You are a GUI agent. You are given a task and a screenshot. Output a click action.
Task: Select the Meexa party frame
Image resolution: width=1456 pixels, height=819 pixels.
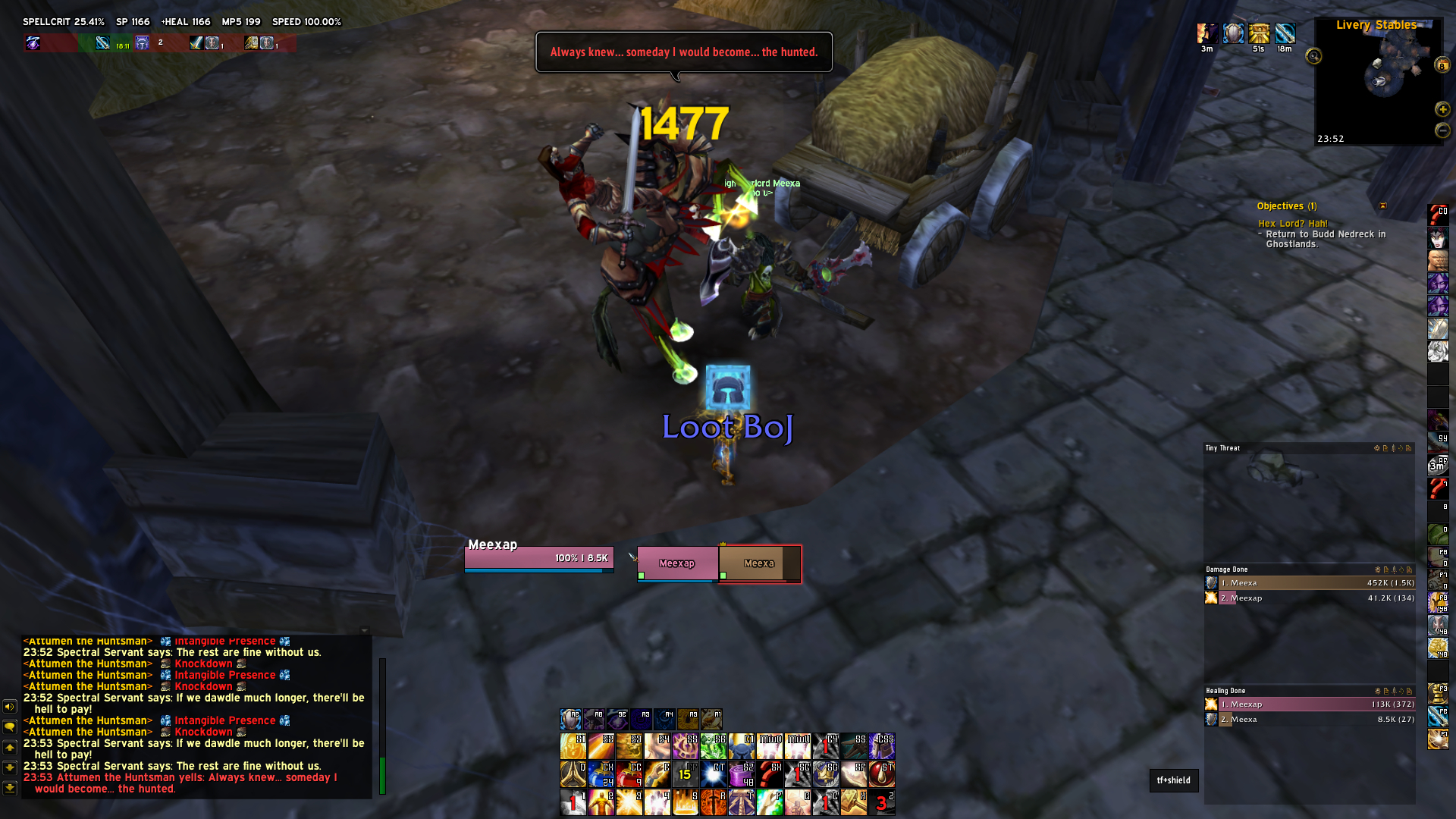[758, 563]
